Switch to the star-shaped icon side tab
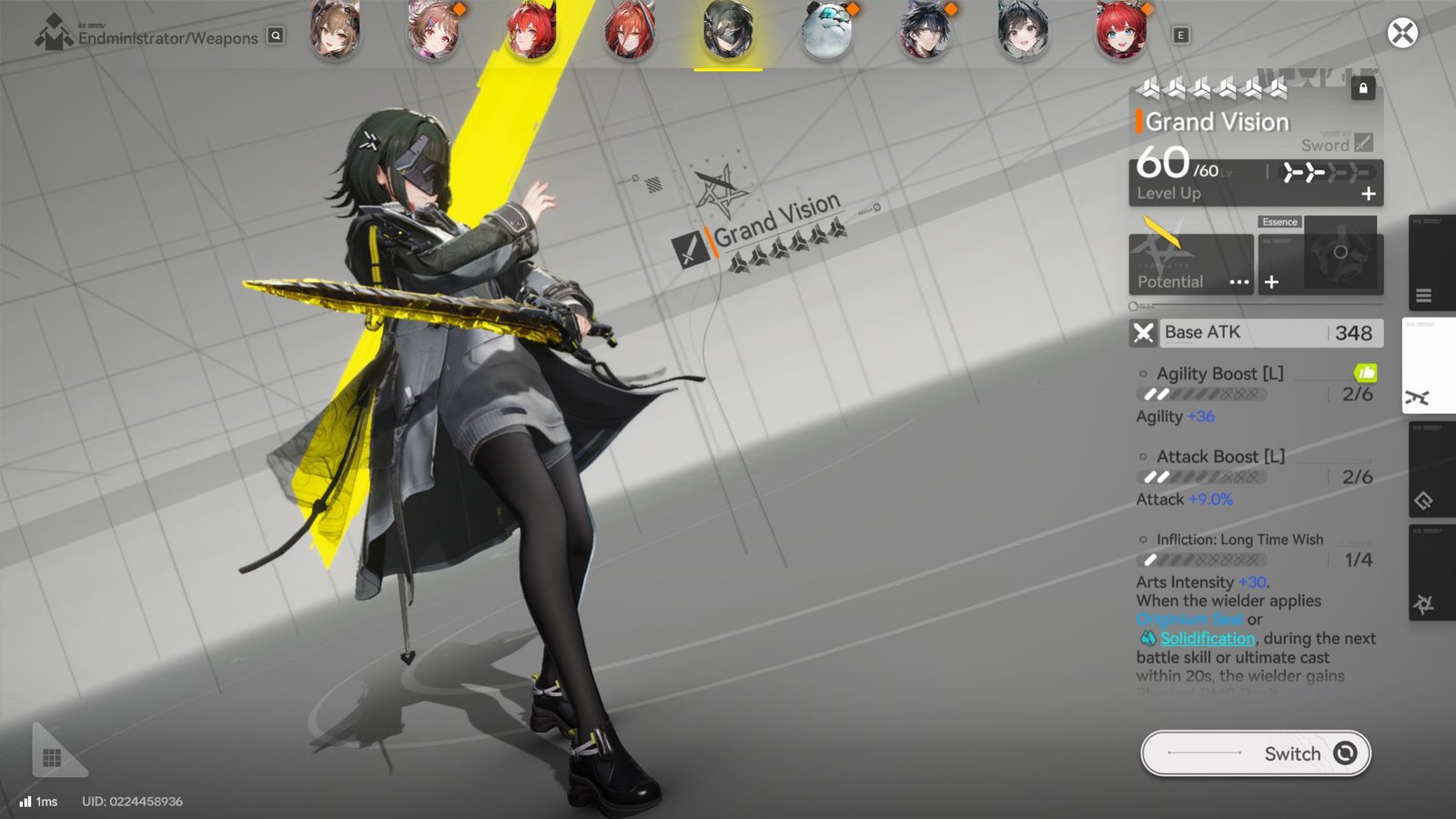Viewport: 1456px width, 819px height. (x=1424, y=604)
